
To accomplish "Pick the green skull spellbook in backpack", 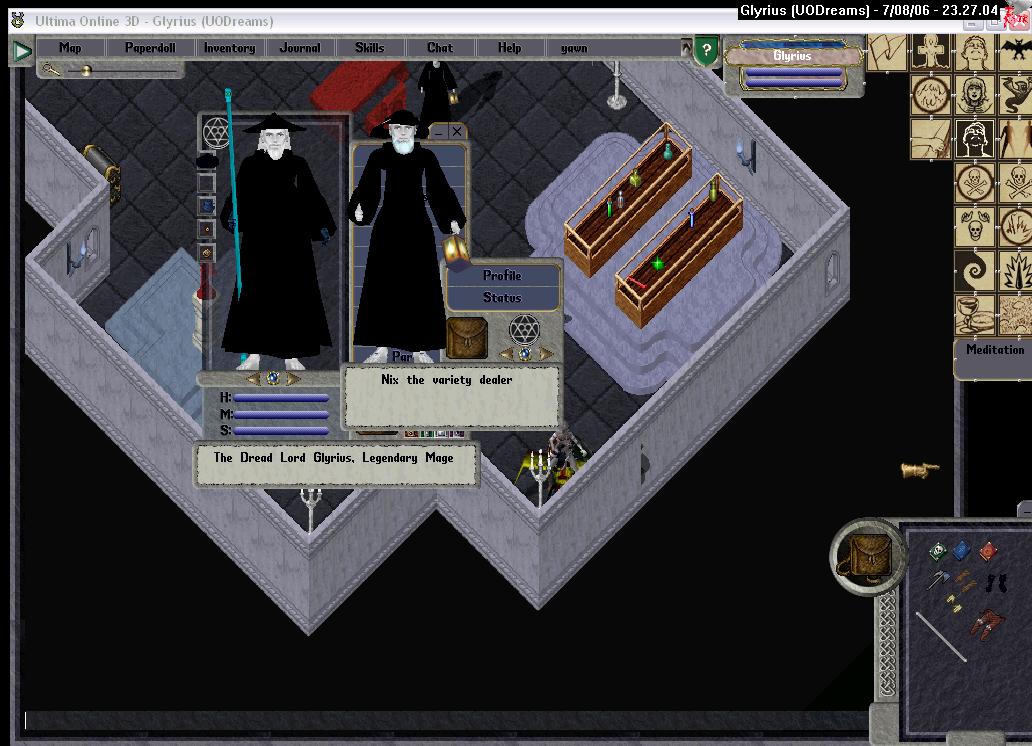I will coord(938,552).
